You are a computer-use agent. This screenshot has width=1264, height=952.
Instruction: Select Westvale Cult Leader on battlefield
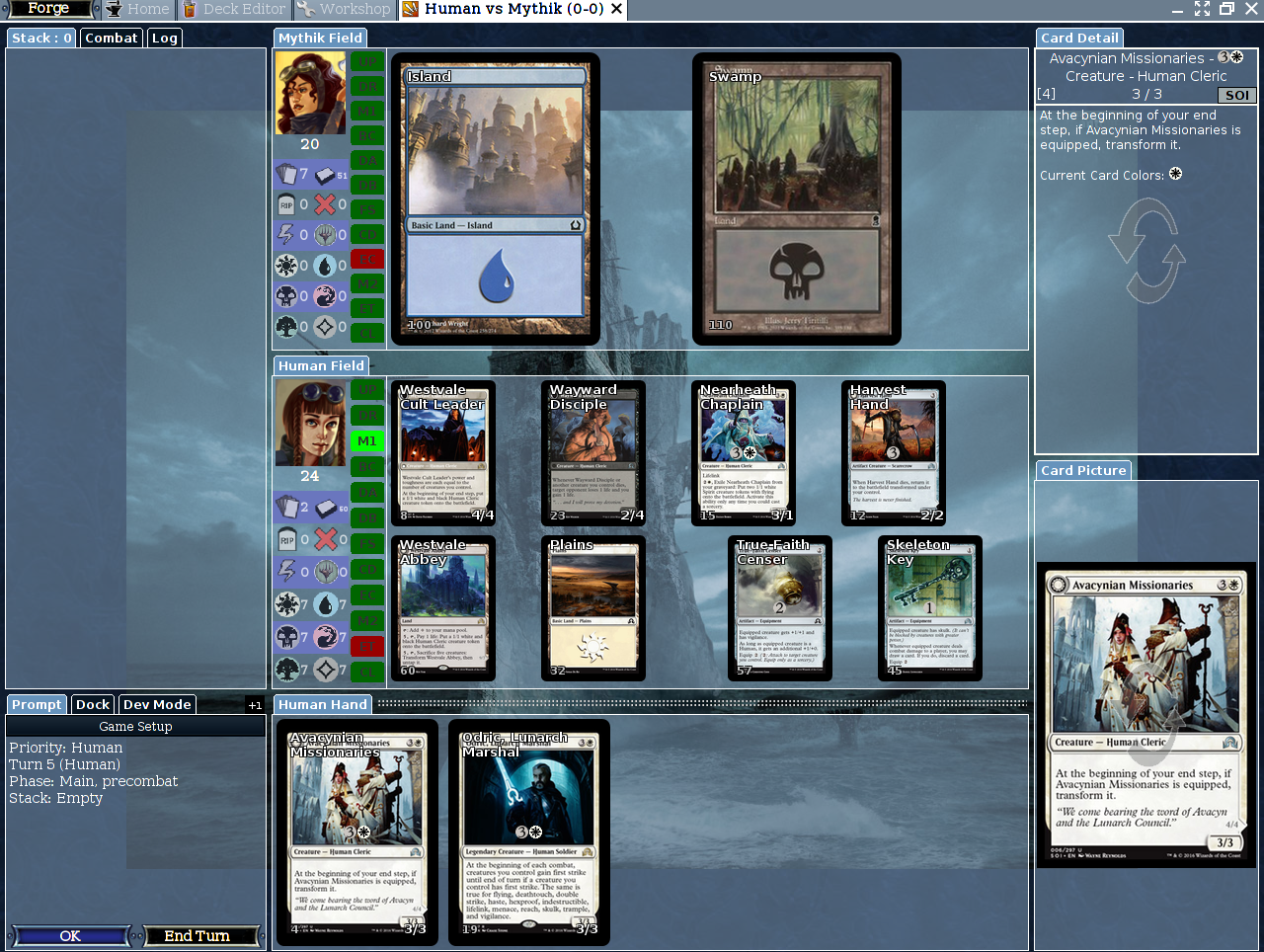(x=442, y=452)
